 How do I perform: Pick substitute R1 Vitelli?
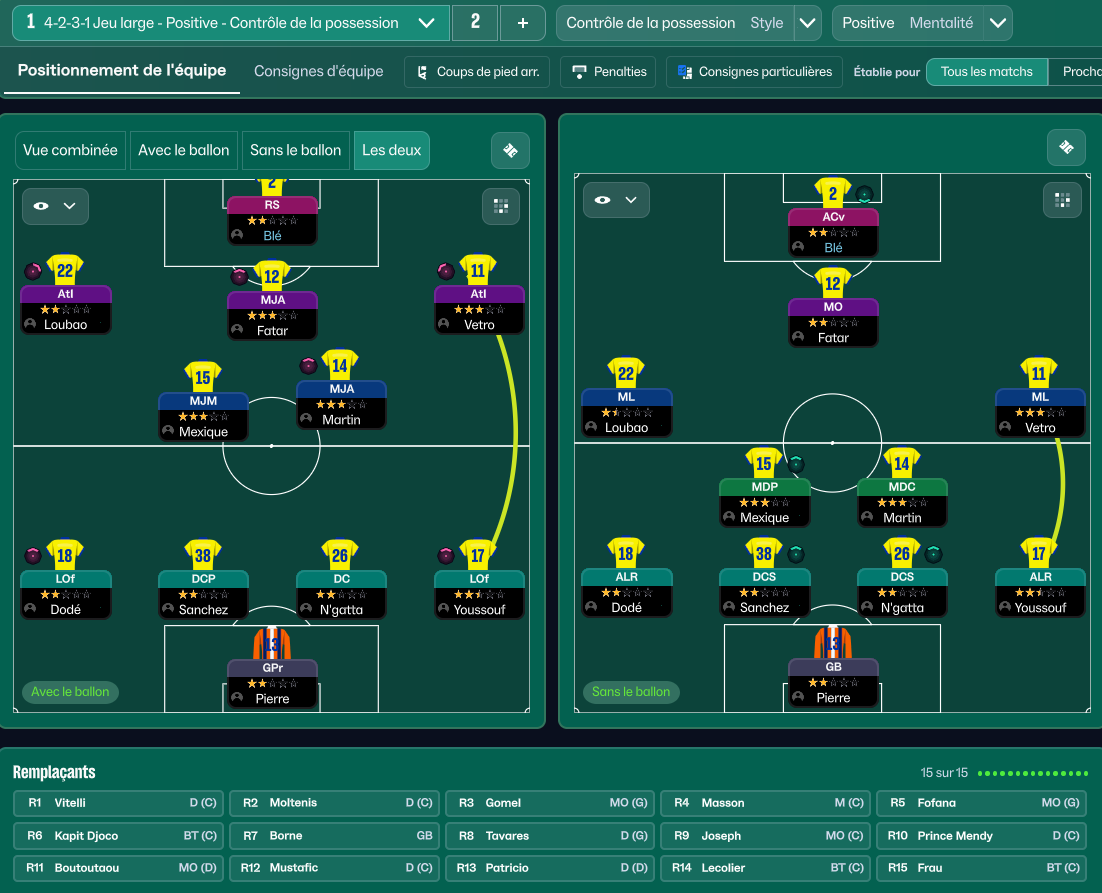tap(119, 803)
